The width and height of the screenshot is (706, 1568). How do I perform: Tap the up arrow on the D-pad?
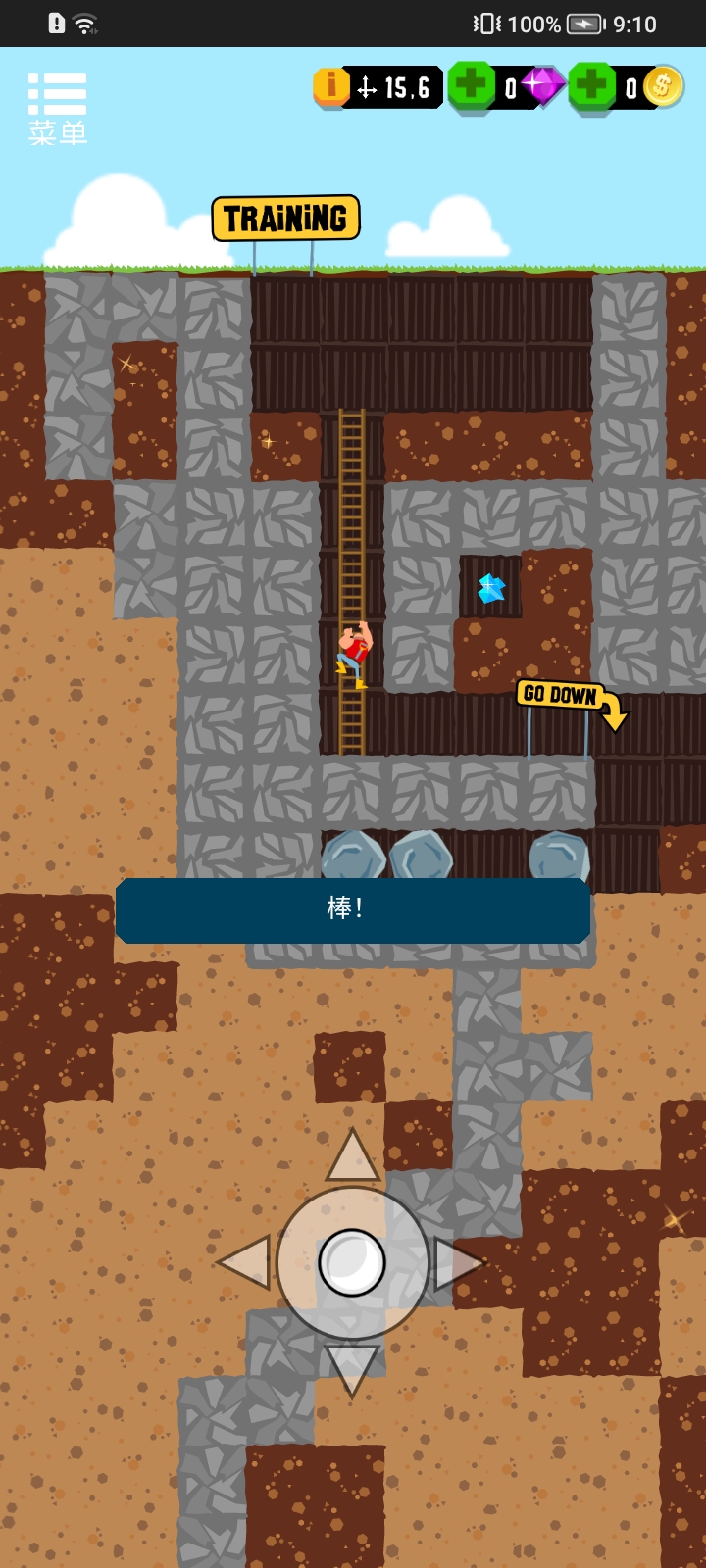click(x=352, y=1156)
